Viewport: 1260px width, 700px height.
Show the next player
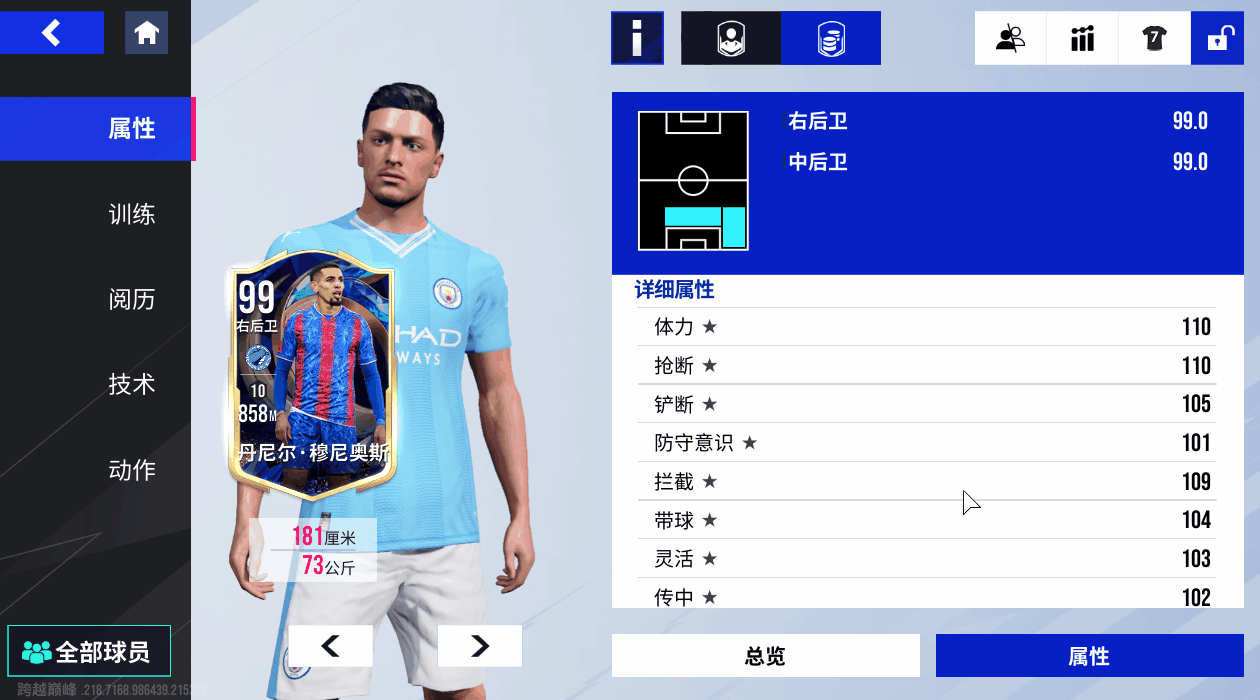click(x=479, y=646)
